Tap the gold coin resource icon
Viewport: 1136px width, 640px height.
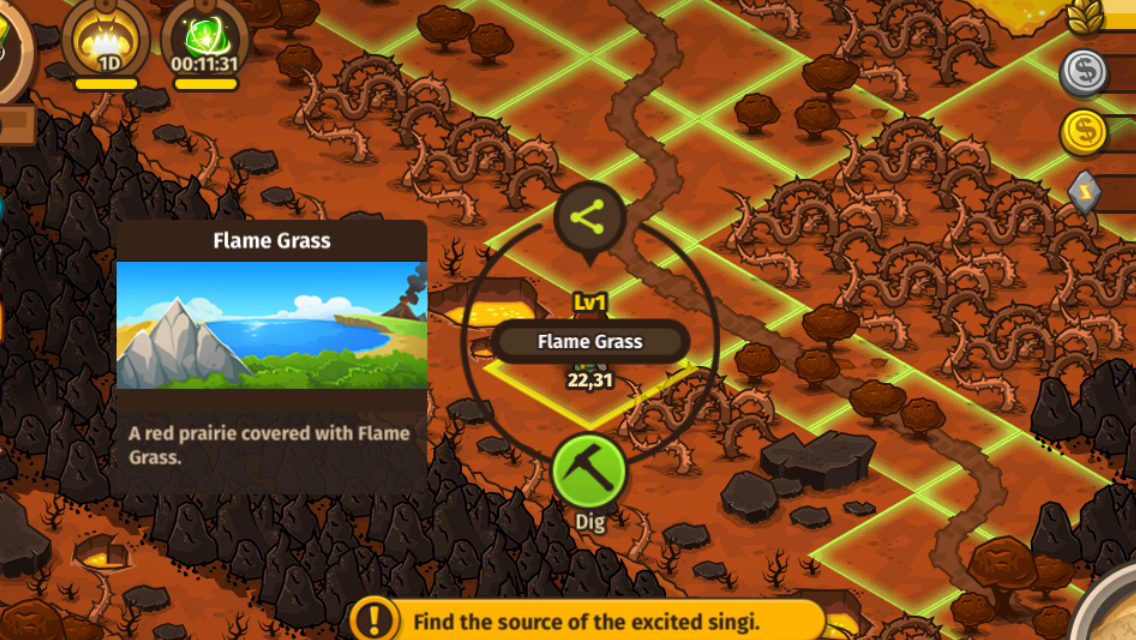(1084, 133)
